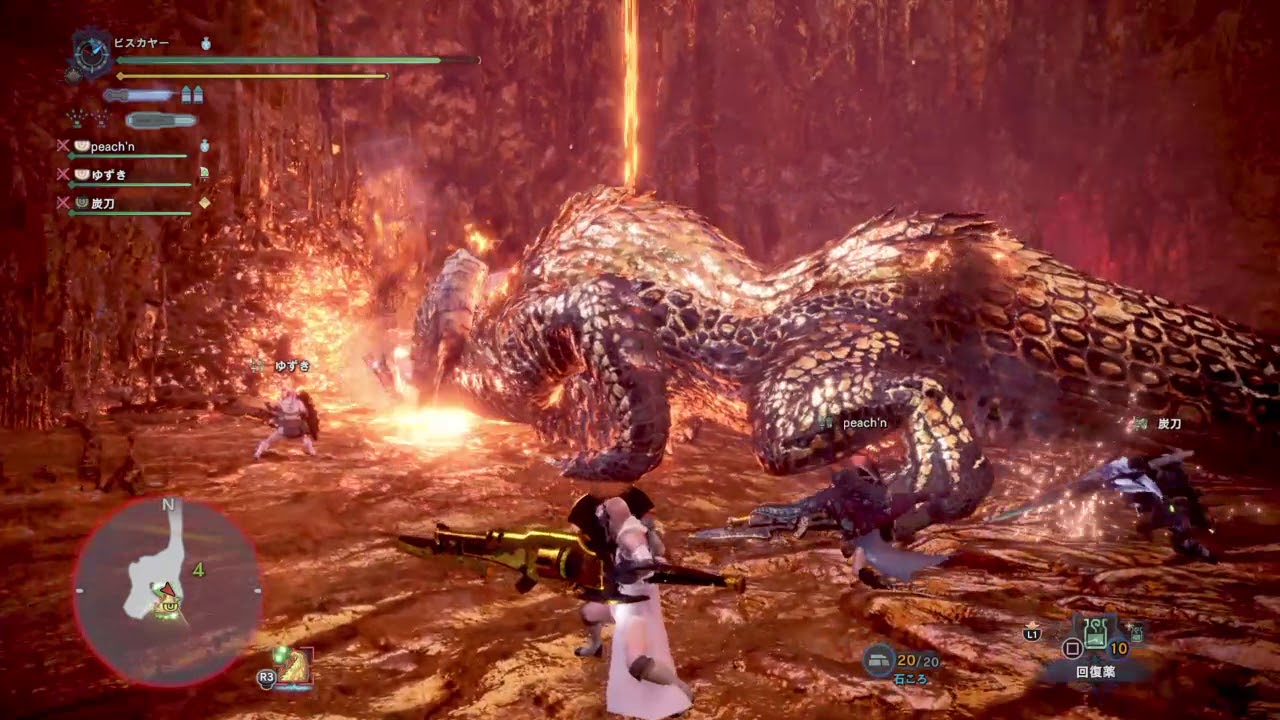This screenshot has height=720, width=1280.
Task: Click the monster target icon beside the minimap
Action: (294, 665)
